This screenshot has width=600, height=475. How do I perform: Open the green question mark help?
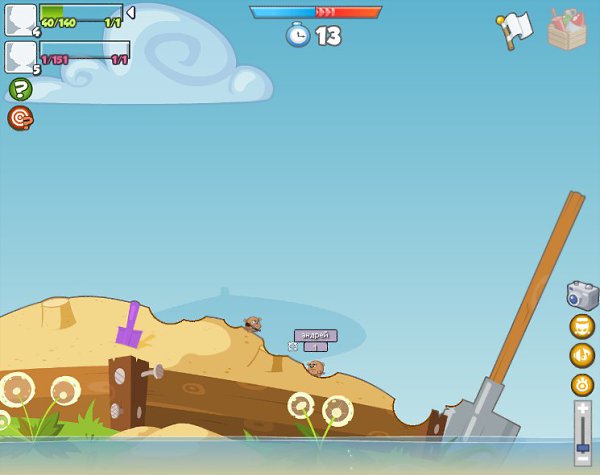click(x=19, y=90)
